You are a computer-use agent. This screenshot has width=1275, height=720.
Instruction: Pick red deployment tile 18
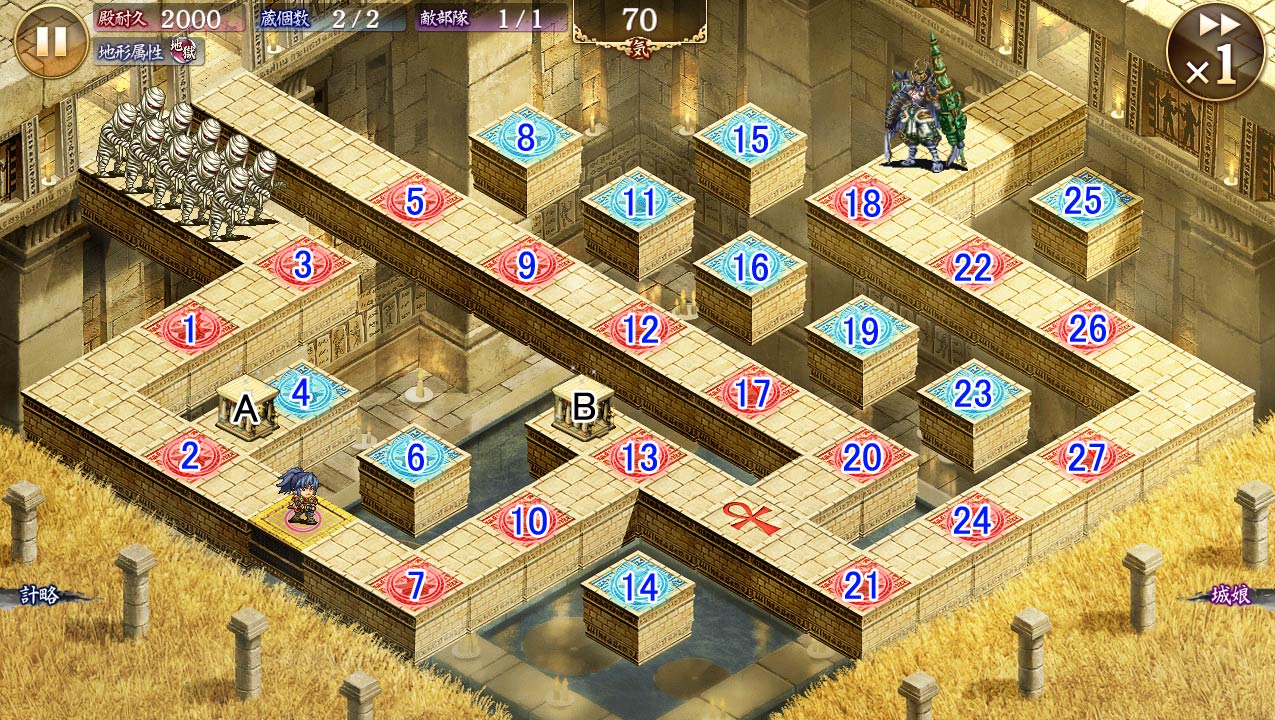pyautogui.click(x=862, y=203)
